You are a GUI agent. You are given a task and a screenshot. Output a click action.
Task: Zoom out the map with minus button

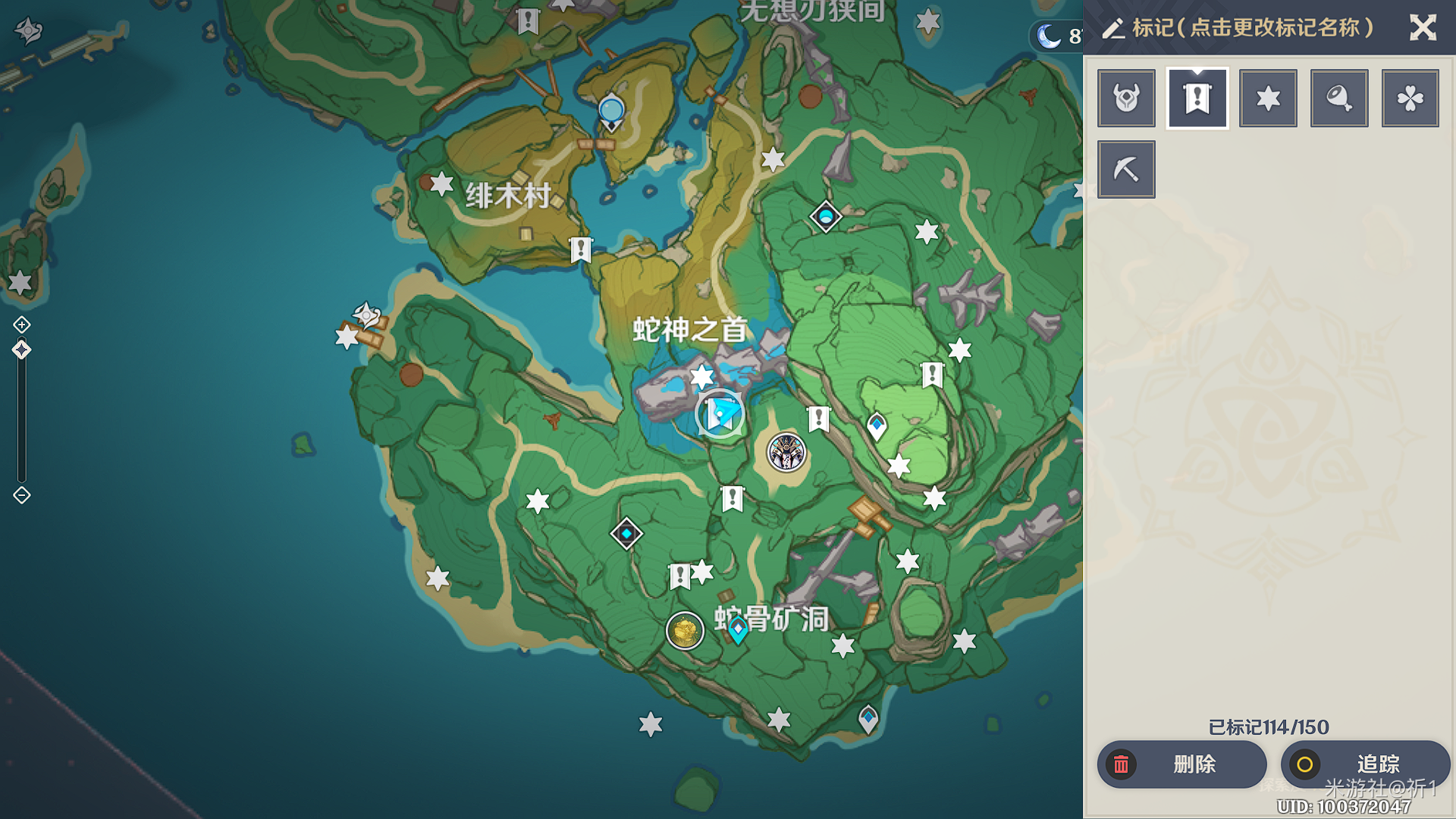[x=22, y=495]
